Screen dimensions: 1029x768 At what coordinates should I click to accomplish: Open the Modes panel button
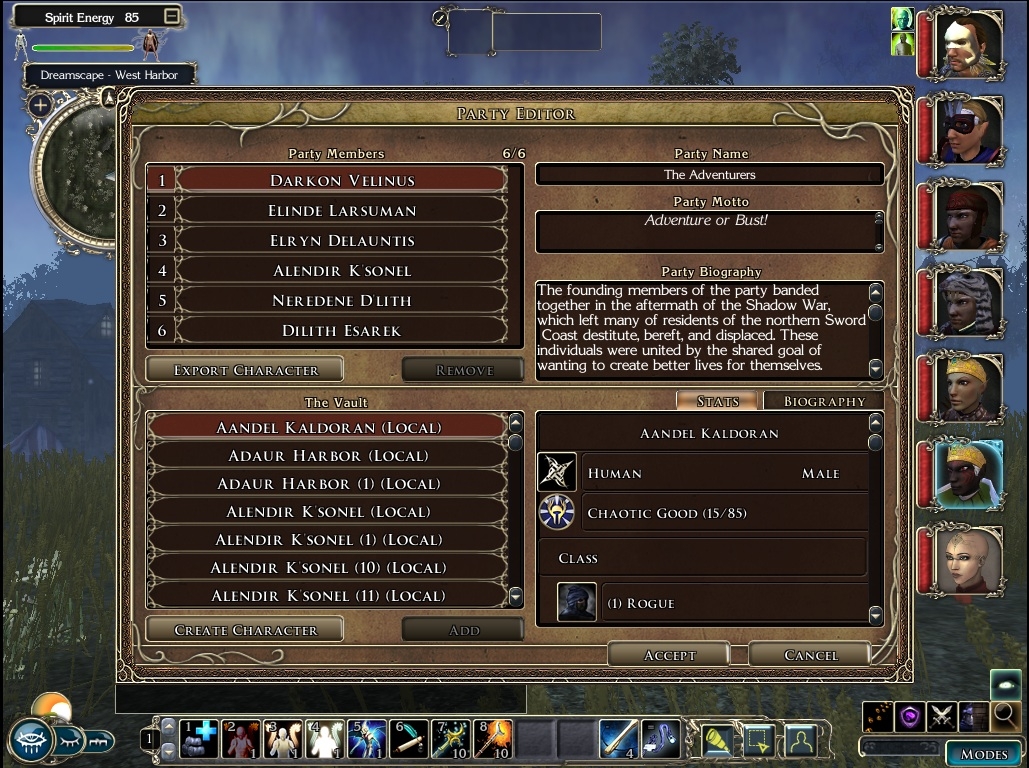pyautogui.click(x=984, y=754)
